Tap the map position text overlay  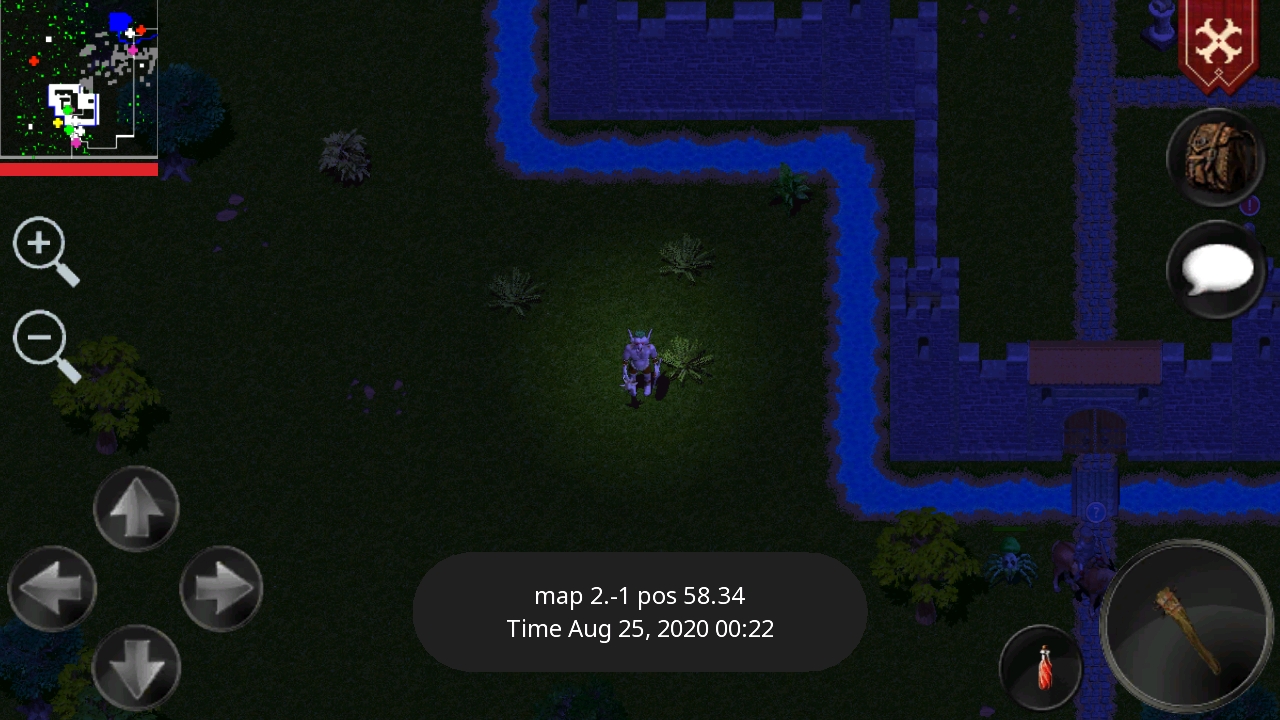(x=640, y=595)
